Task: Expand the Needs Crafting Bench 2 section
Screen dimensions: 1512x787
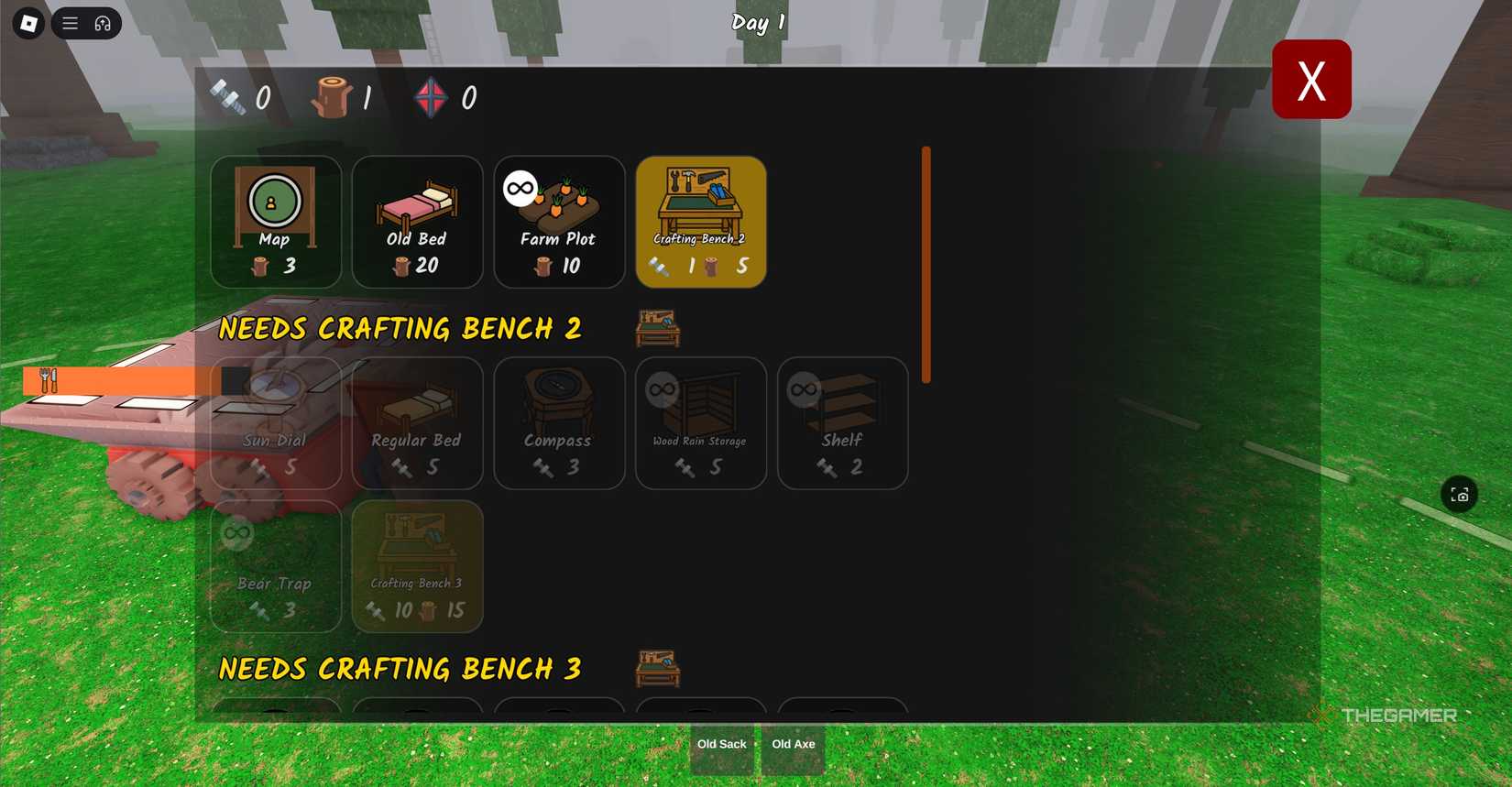Action: [x=400, y=328]
